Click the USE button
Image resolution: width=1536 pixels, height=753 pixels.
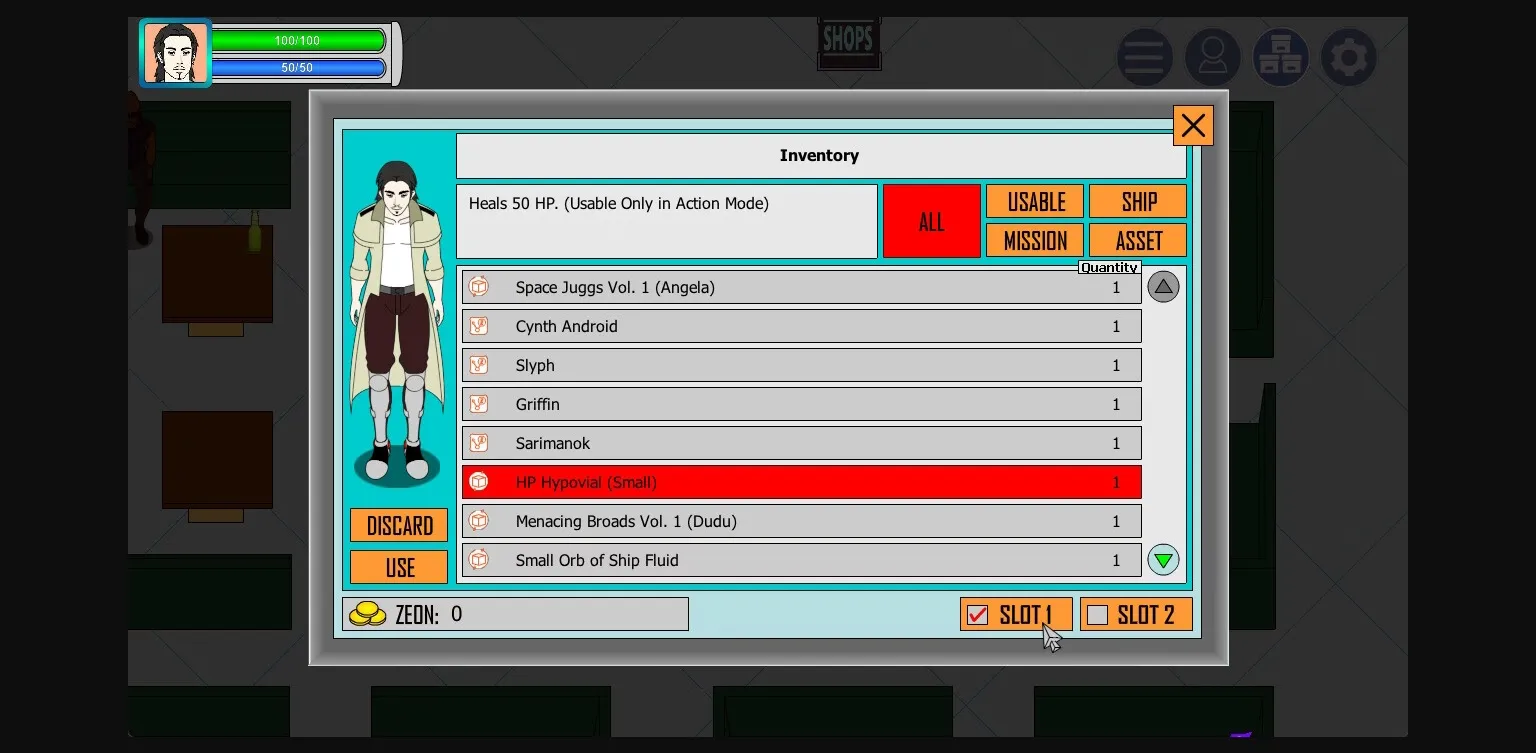(x=398, y=566)
